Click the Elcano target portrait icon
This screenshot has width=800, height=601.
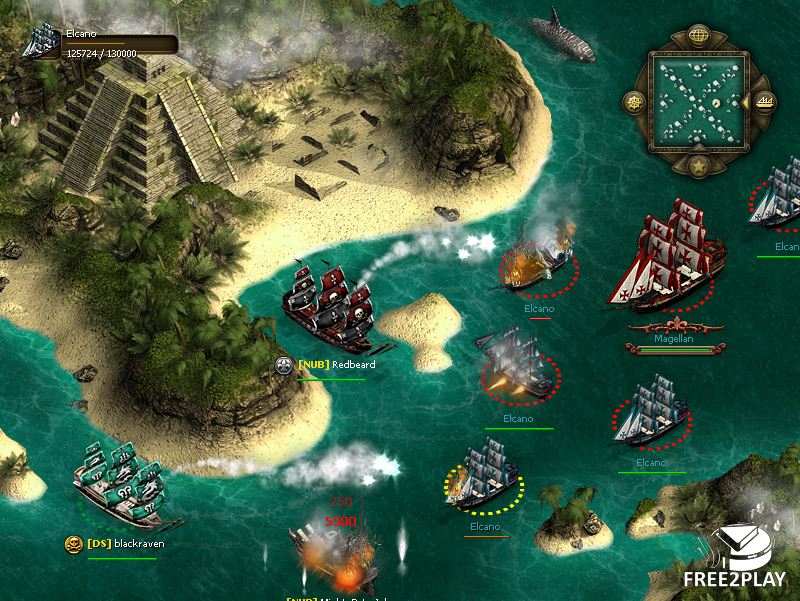41,41
